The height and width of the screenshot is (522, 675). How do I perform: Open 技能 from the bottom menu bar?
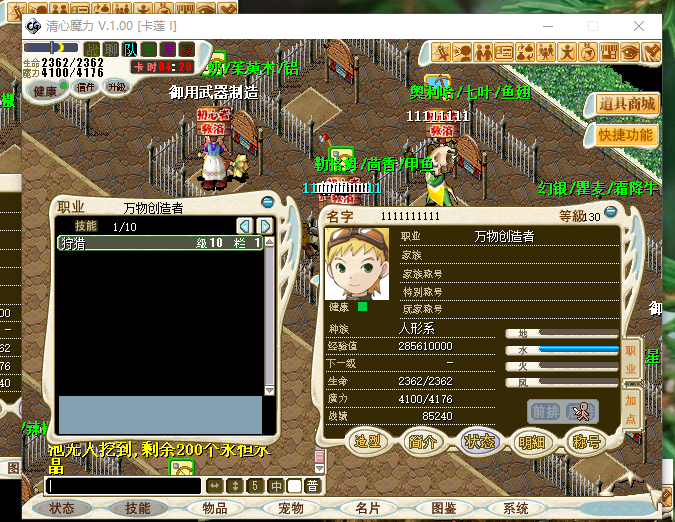[137, 508]
